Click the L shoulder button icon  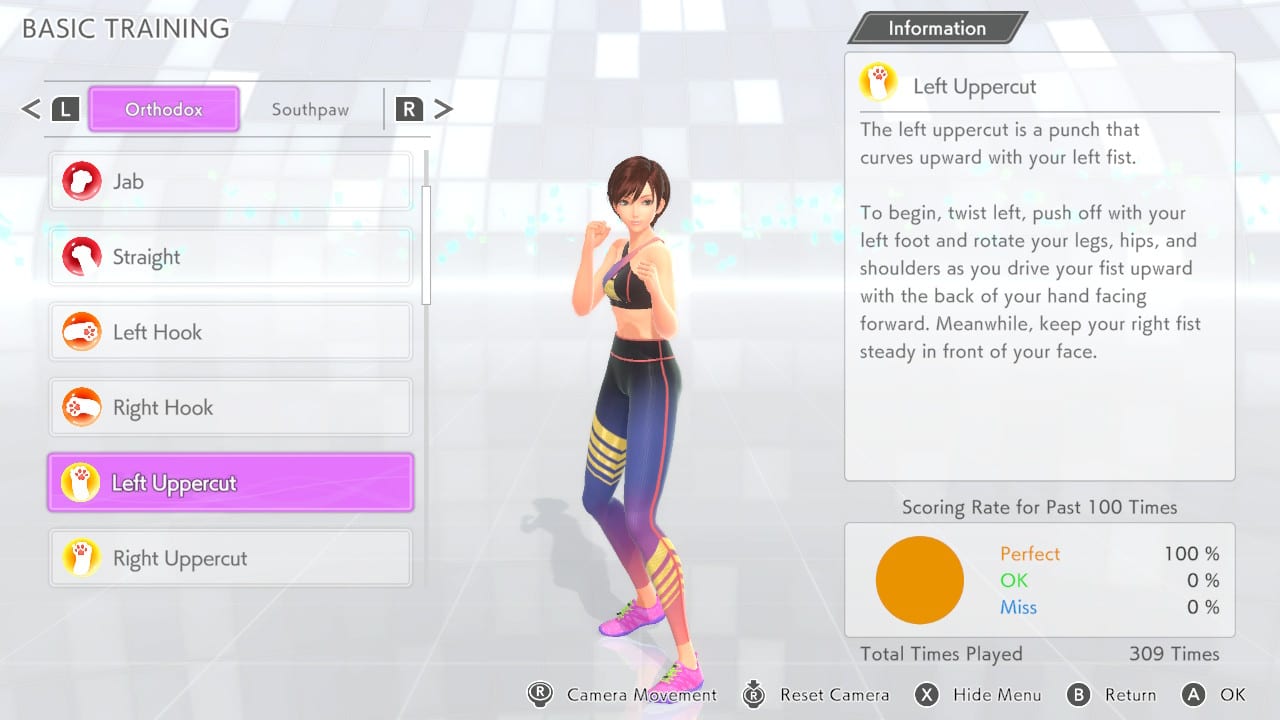[x=65, y=109]
